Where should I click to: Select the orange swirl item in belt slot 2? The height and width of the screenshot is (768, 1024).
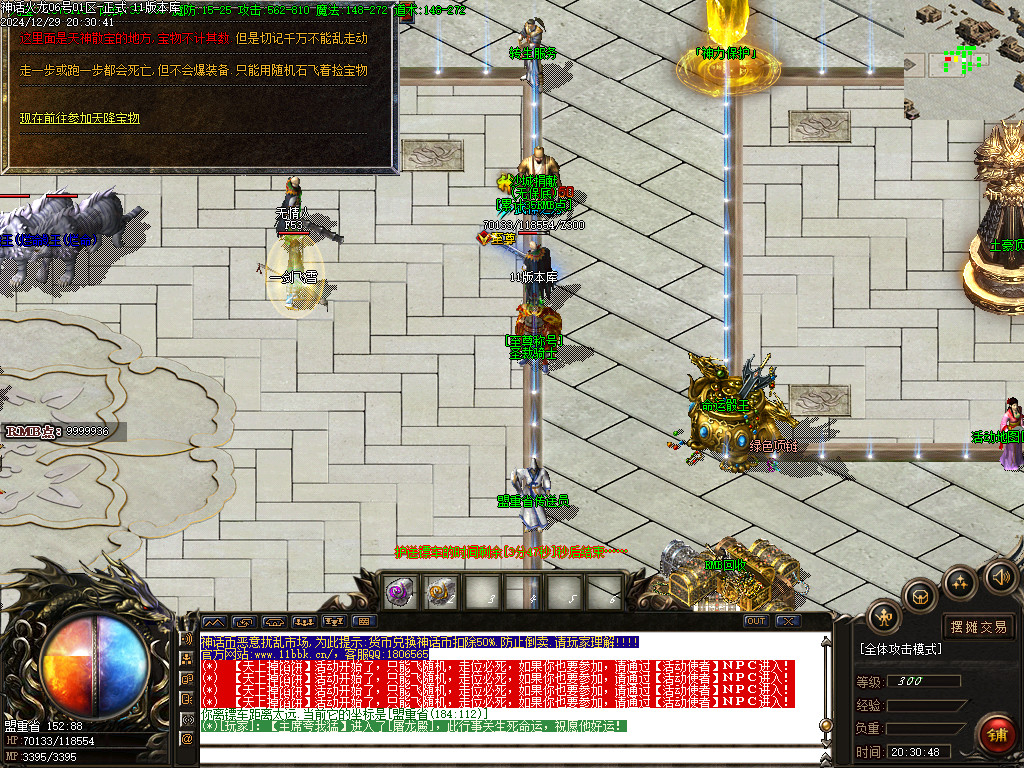tap(440, 591)
